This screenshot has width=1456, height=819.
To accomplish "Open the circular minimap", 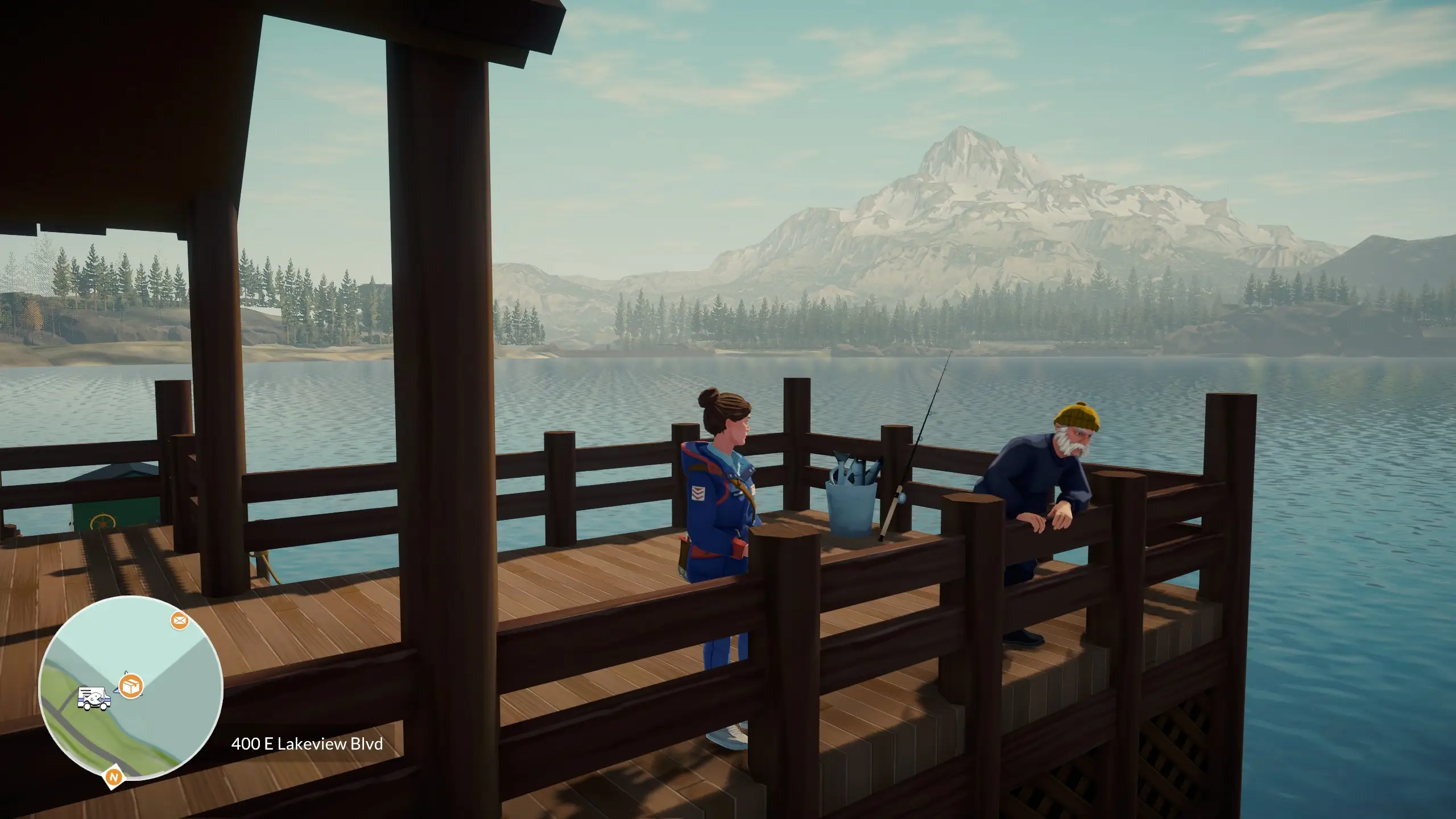I will click(x=130, y=688).
